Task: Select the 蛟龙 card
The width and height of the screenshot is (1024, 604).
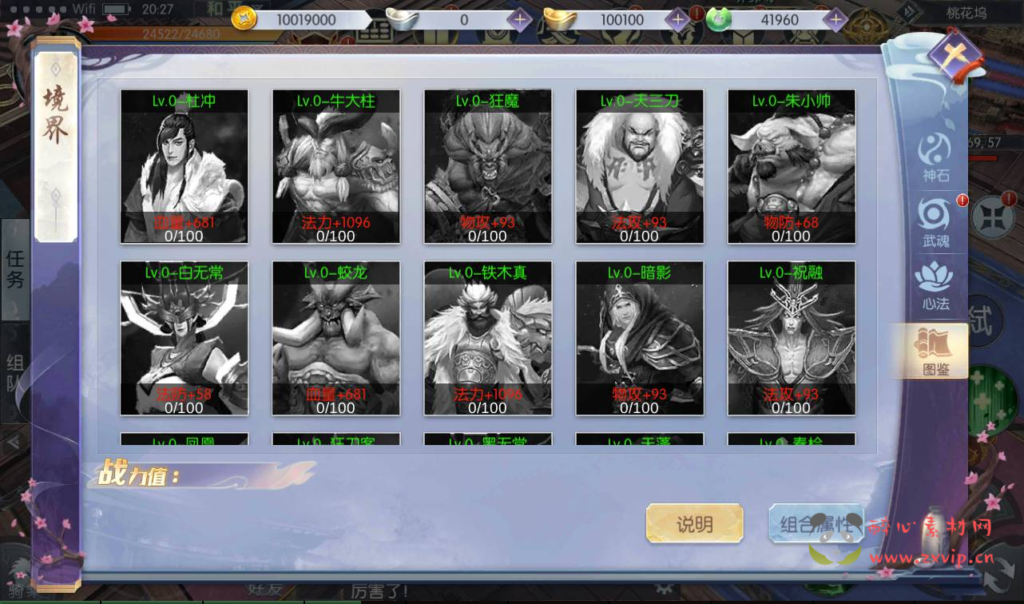Action: click(x=336, y=338)
